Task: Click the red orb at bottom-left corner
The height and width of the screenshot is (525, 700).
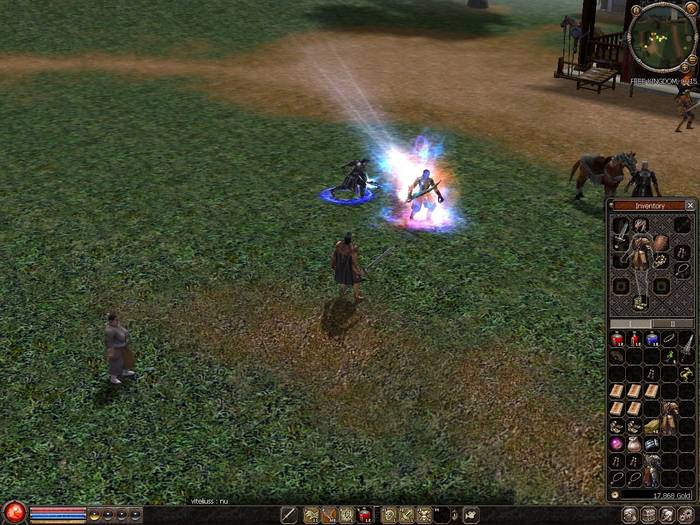Action: click(14, 514)
